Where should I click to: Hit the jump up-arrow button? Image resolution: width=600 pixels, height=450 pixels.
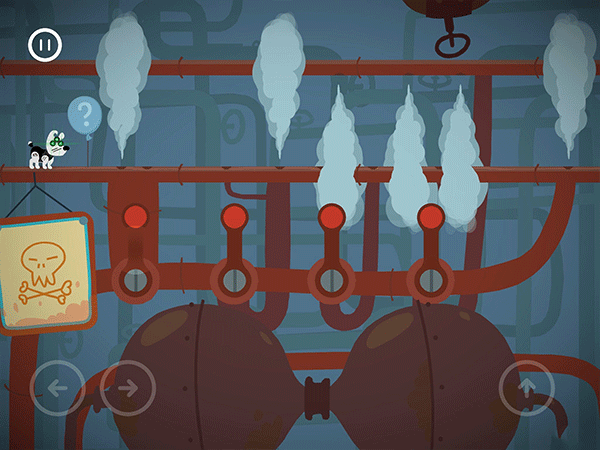click(x=527, y=388)
